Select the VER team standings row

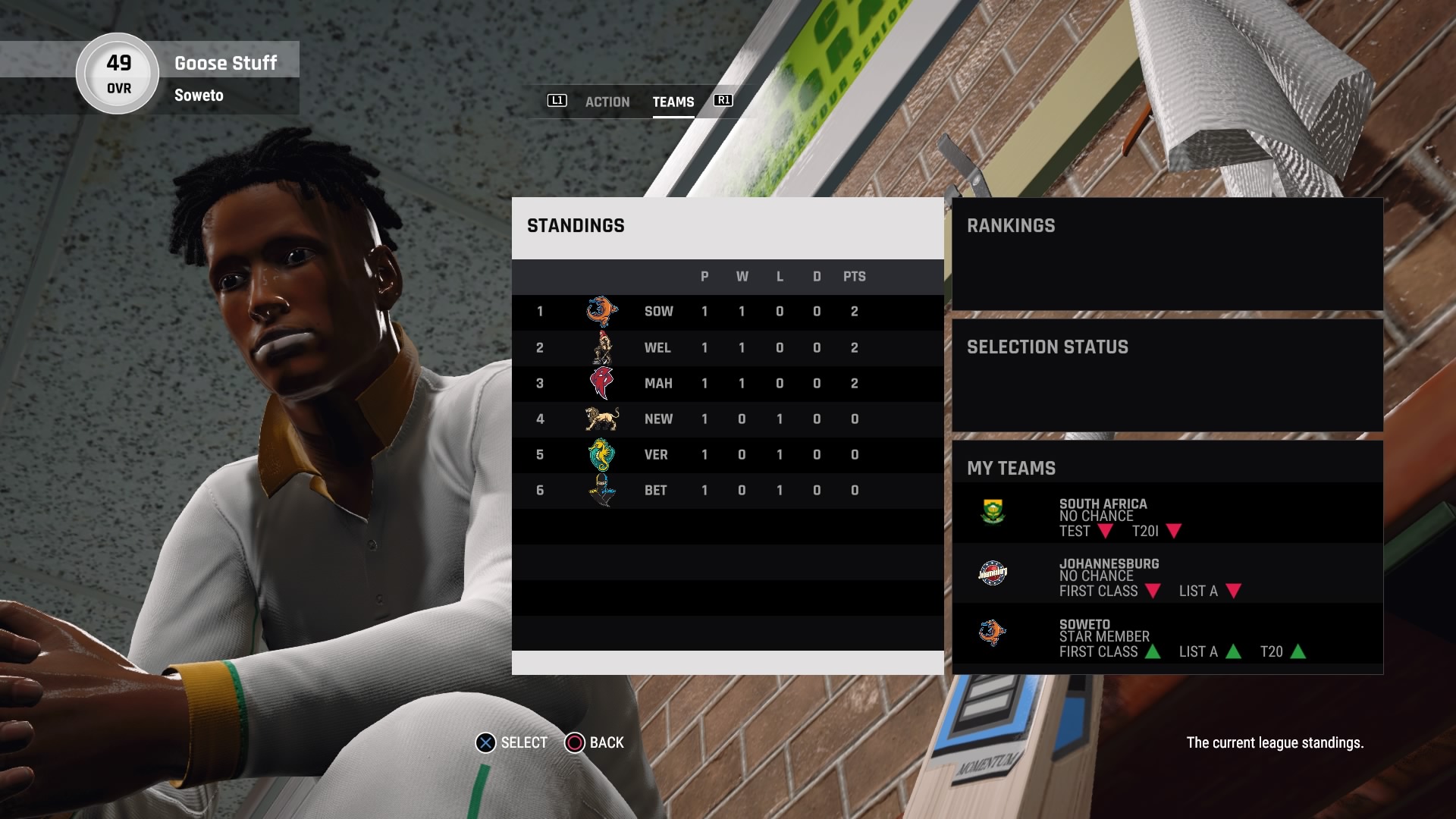coord(726,455)
